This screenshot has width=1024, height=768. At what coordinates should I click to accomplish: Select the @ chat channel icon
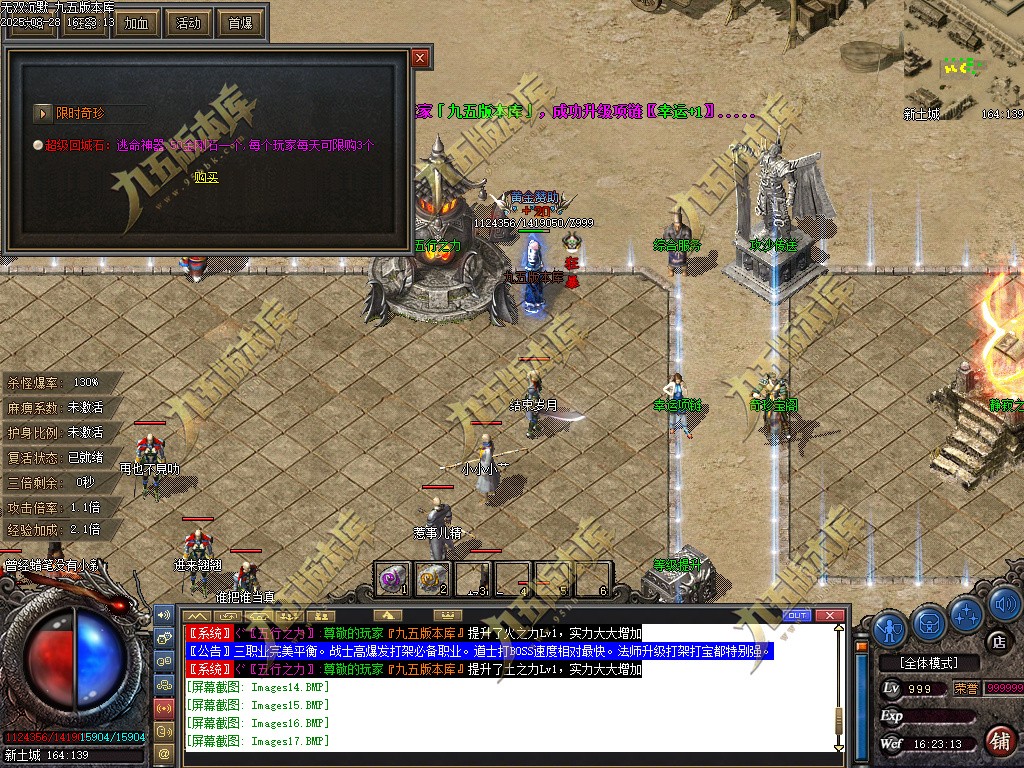pyautogui.click(x=165, y=752)
